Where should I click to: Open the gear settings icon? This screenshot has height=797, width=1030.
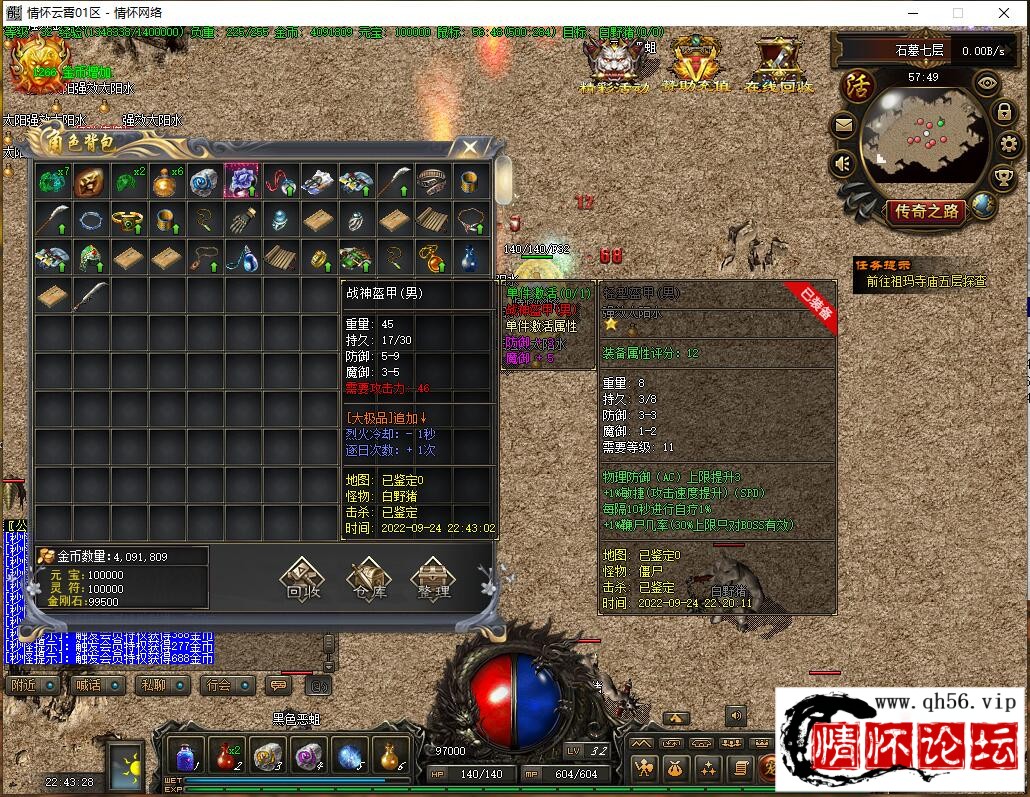click(1008, 144)
